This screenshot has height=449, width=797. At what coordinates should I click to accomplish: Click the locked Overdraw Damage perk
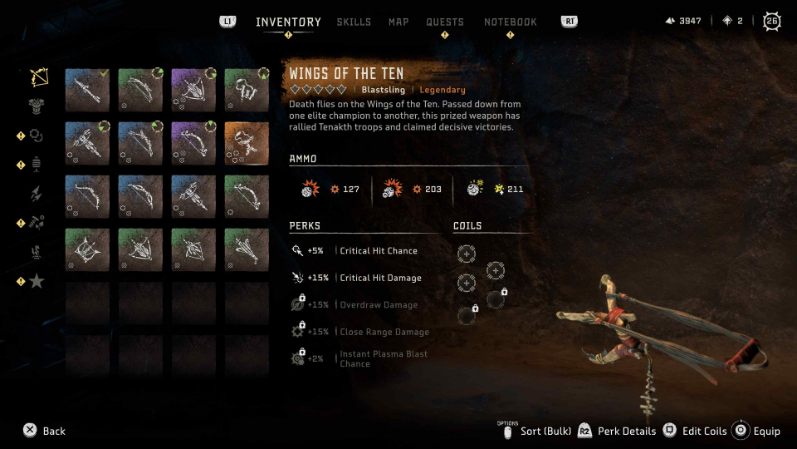363,304
